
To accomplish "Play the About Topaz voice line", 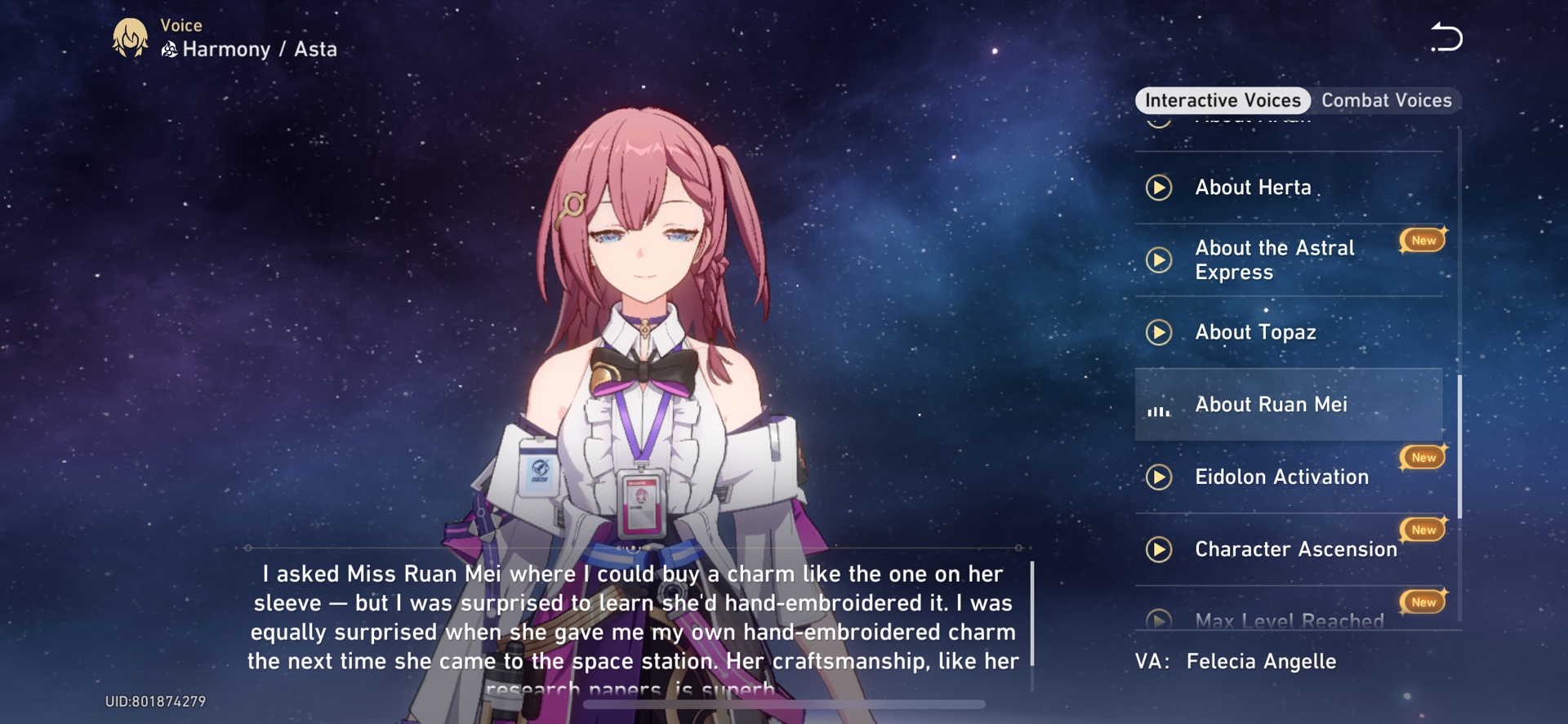I will [x=1158, y=332].
